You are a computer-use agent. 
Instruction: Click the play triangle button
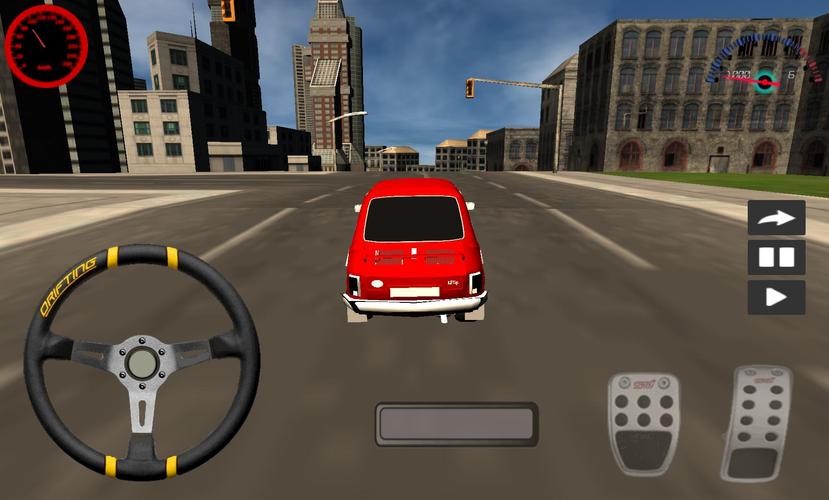point(776,297)
